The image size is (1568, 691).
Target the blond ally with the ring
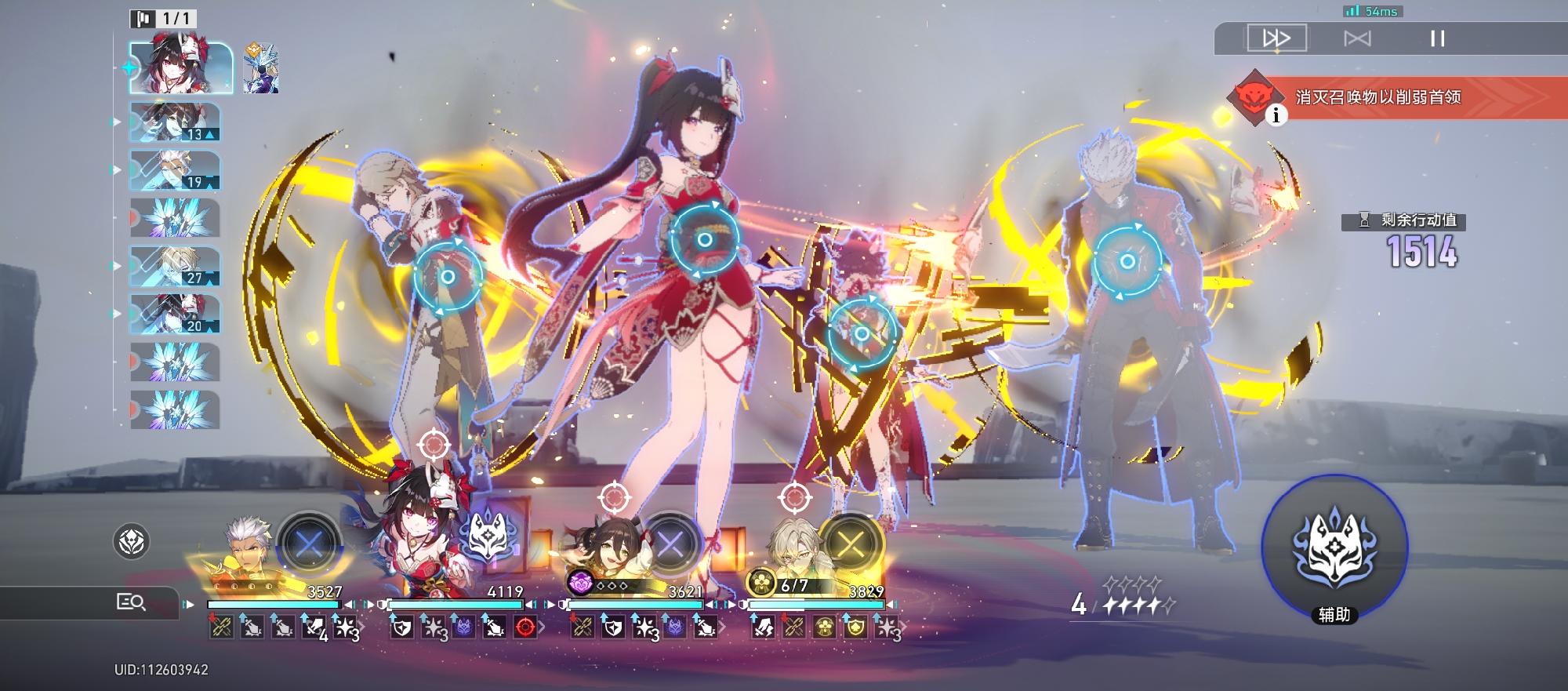click(x=448, y=276)
